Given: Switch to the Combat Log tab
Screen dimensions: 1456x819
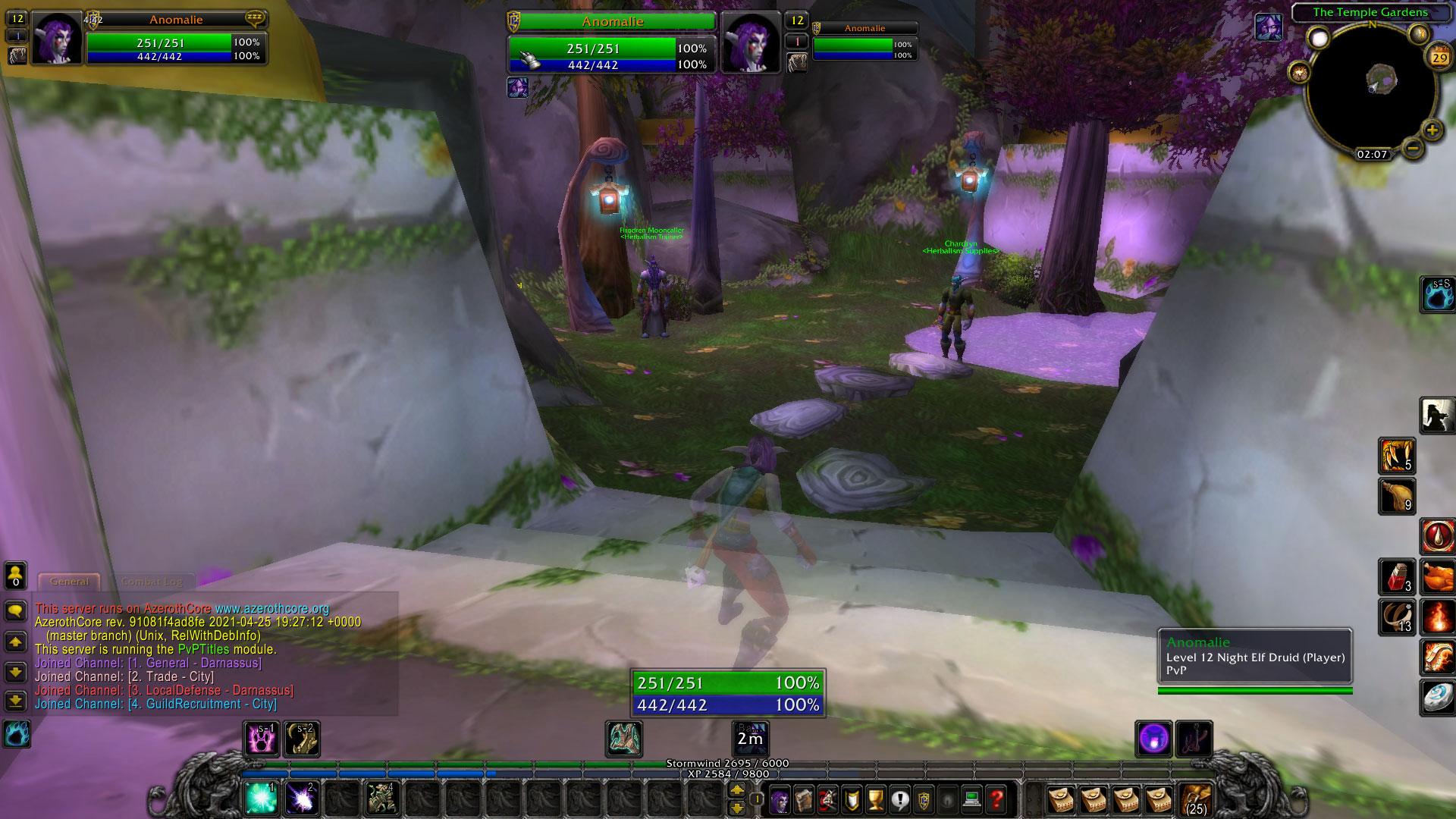Looking at the screenshot, I should coord(151,582).
